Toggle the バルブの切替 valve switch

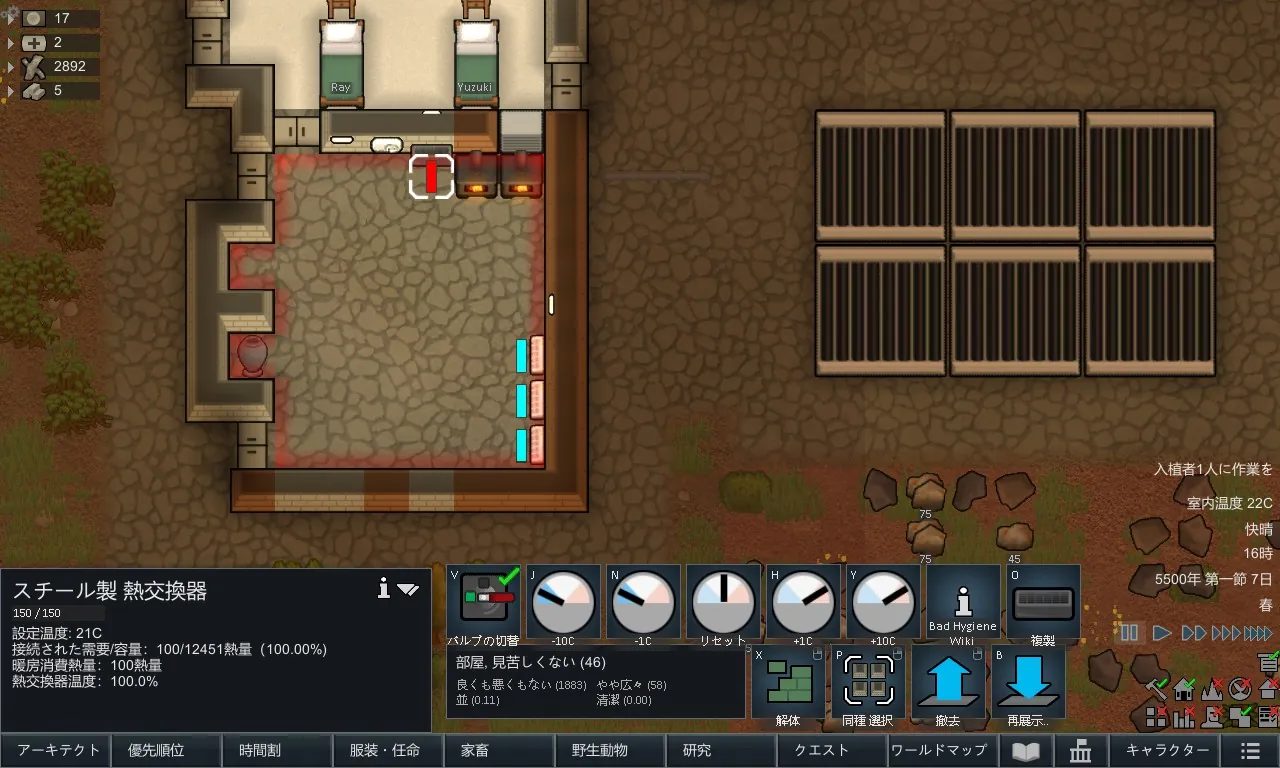pyautogui.click(x=484, y=602)
